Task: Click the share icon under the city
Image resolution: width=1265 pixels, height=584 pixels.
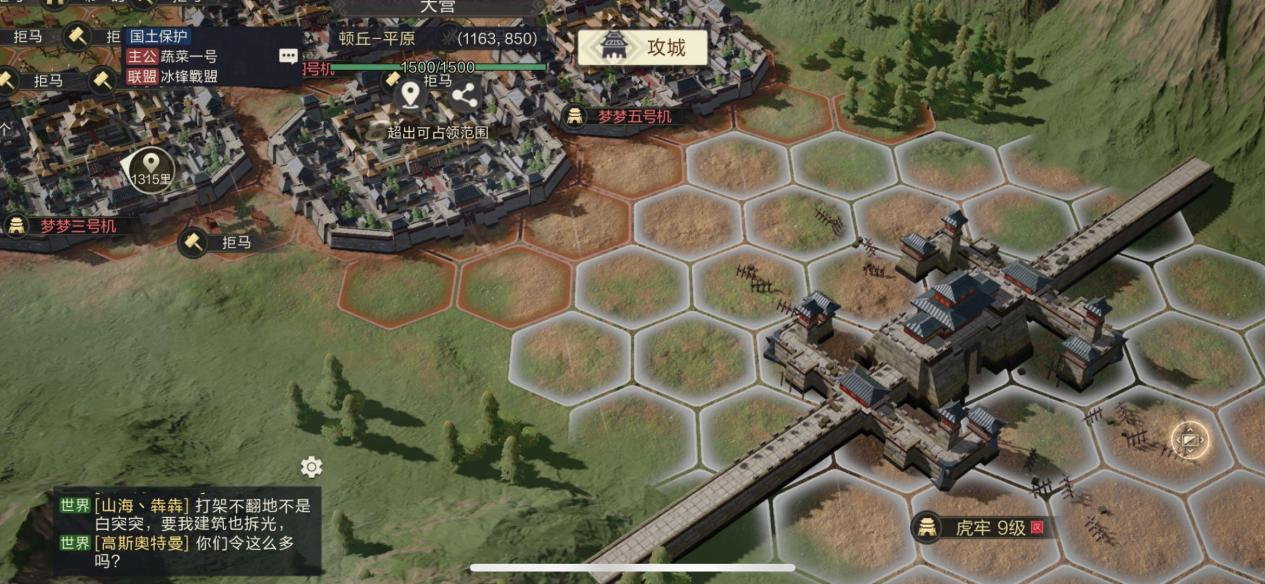Action: coord(464,96)
